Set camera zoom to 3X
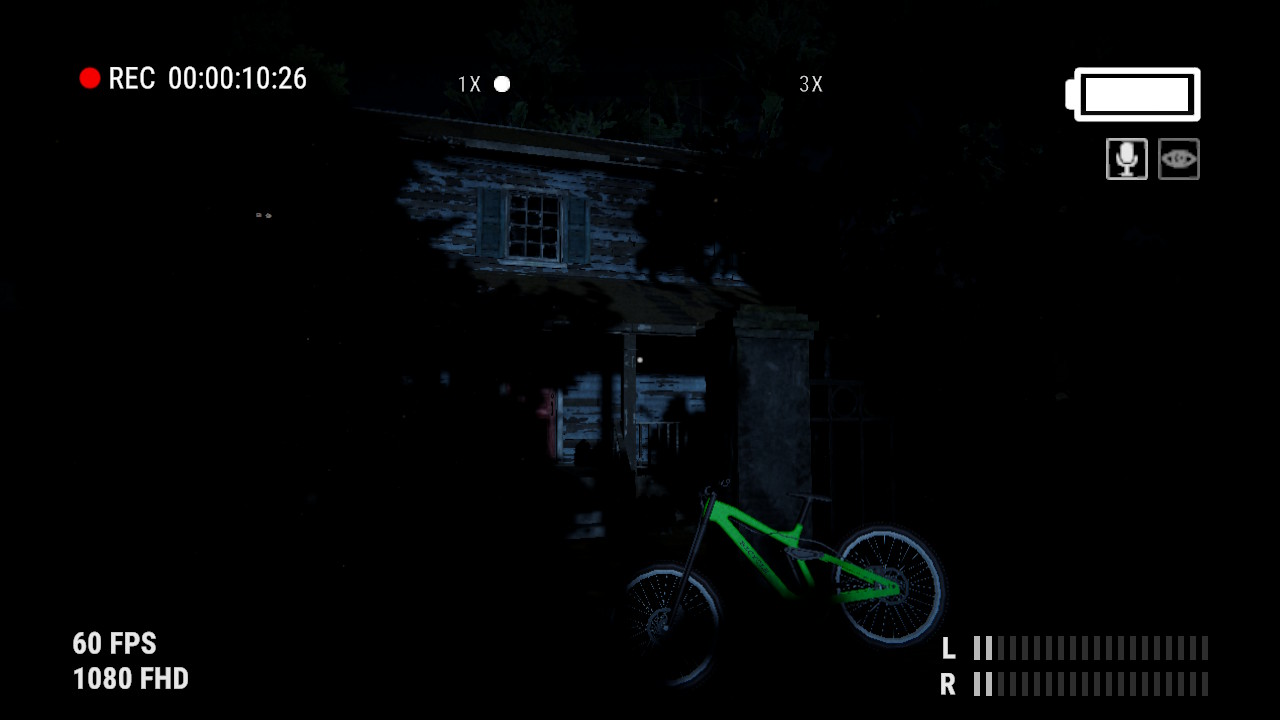The height and width of the screenshot is (720, 1280). point(811,85)
